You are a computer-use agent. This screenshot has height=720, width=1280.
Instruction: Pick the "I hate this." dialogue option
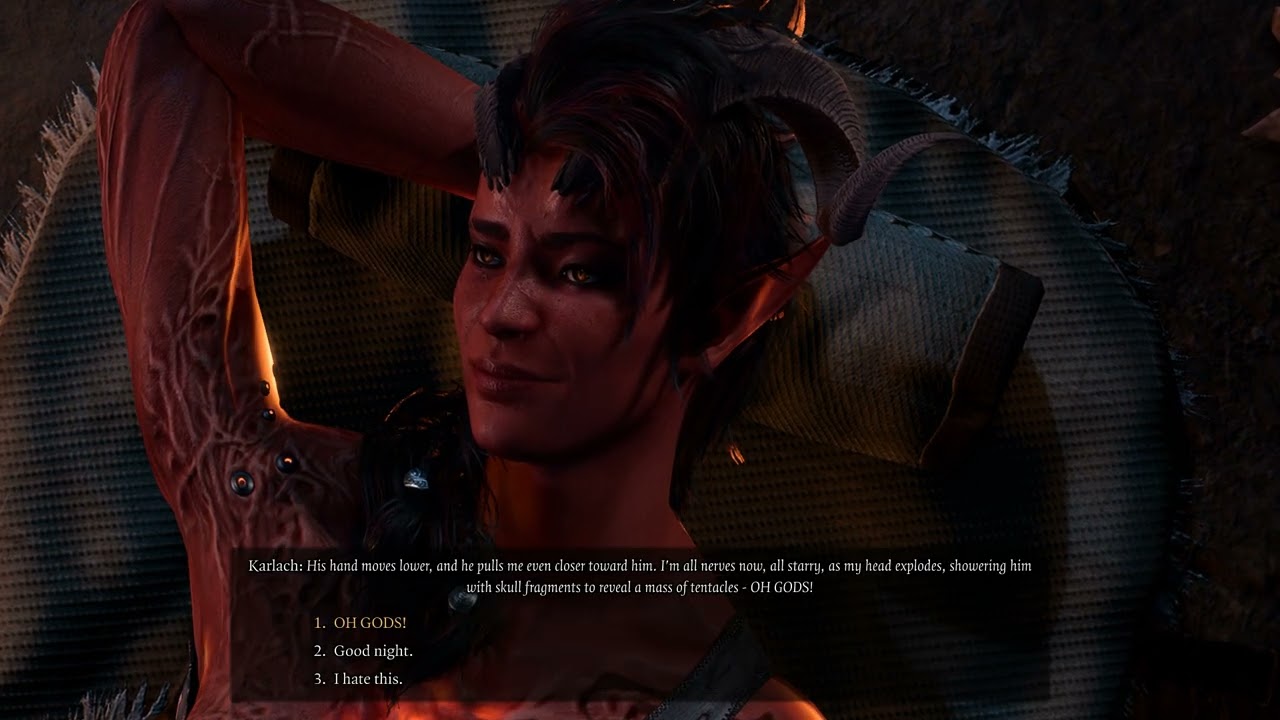click(x=367, y=679)
